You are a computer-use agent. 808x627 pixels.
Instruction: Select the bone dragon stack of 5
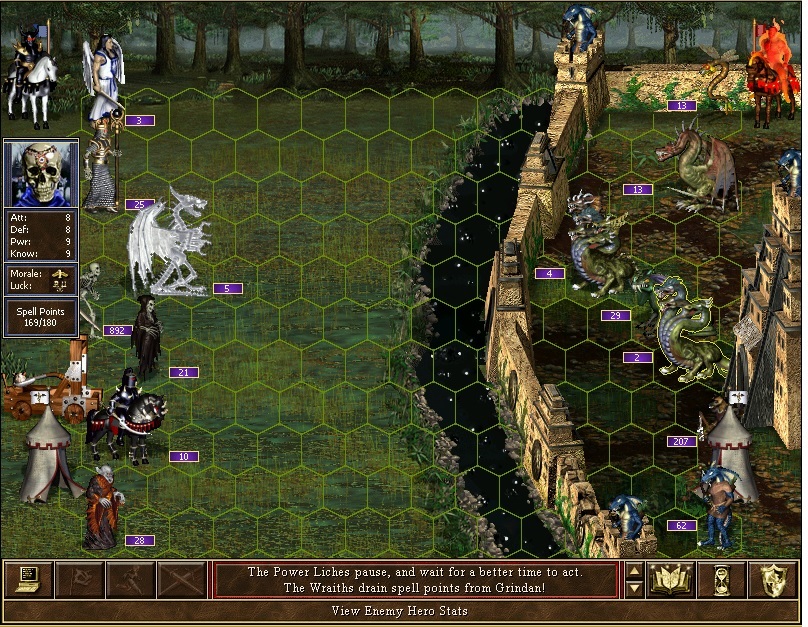pos(170,245)
